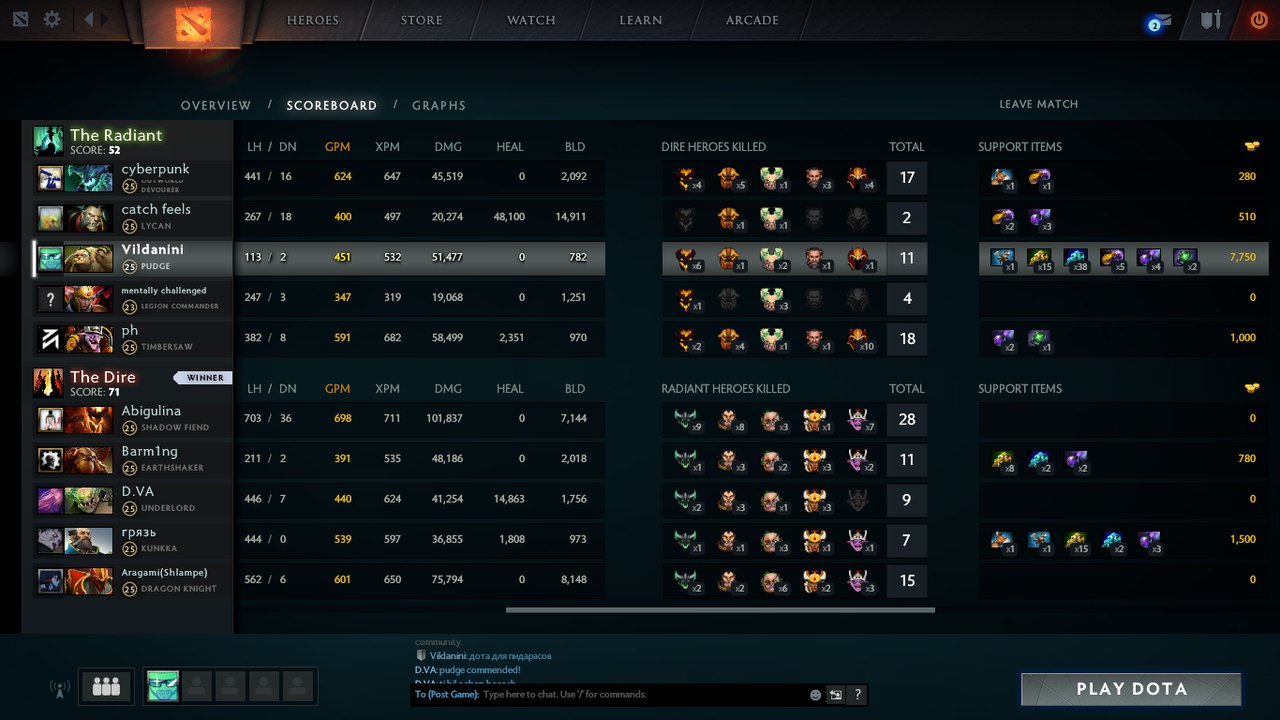This screenshot has width=1280, height=720.
Task: Open the Arcade section
Action: point(752,20)
